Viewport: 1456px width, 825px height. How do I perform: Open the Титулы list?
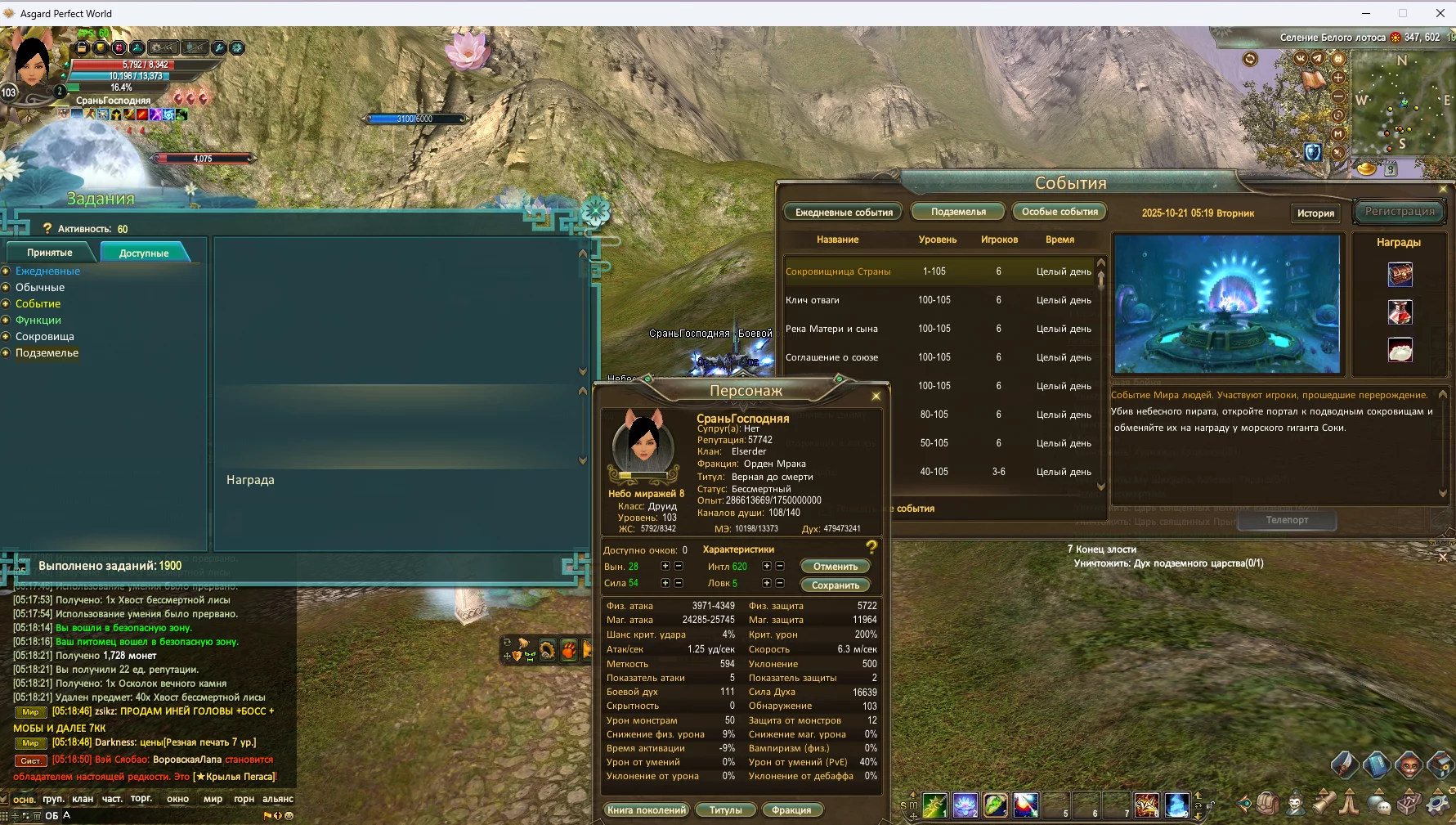pos(726,810)
